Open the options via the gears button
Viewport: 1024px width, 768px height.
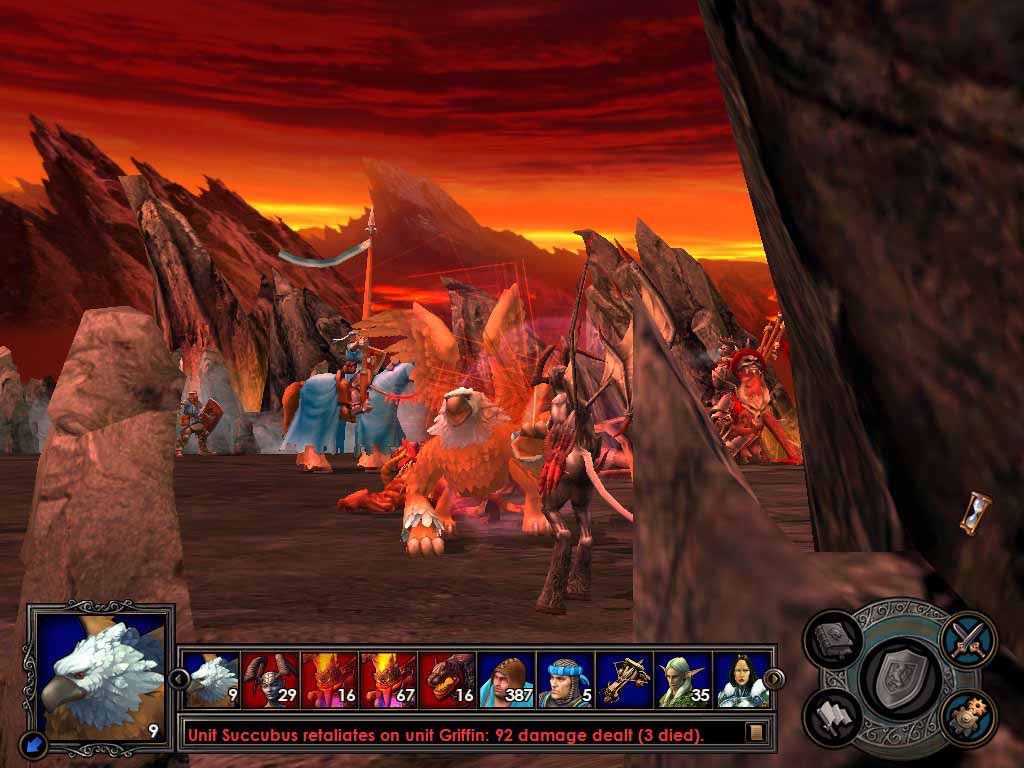(x=967, y=716)
